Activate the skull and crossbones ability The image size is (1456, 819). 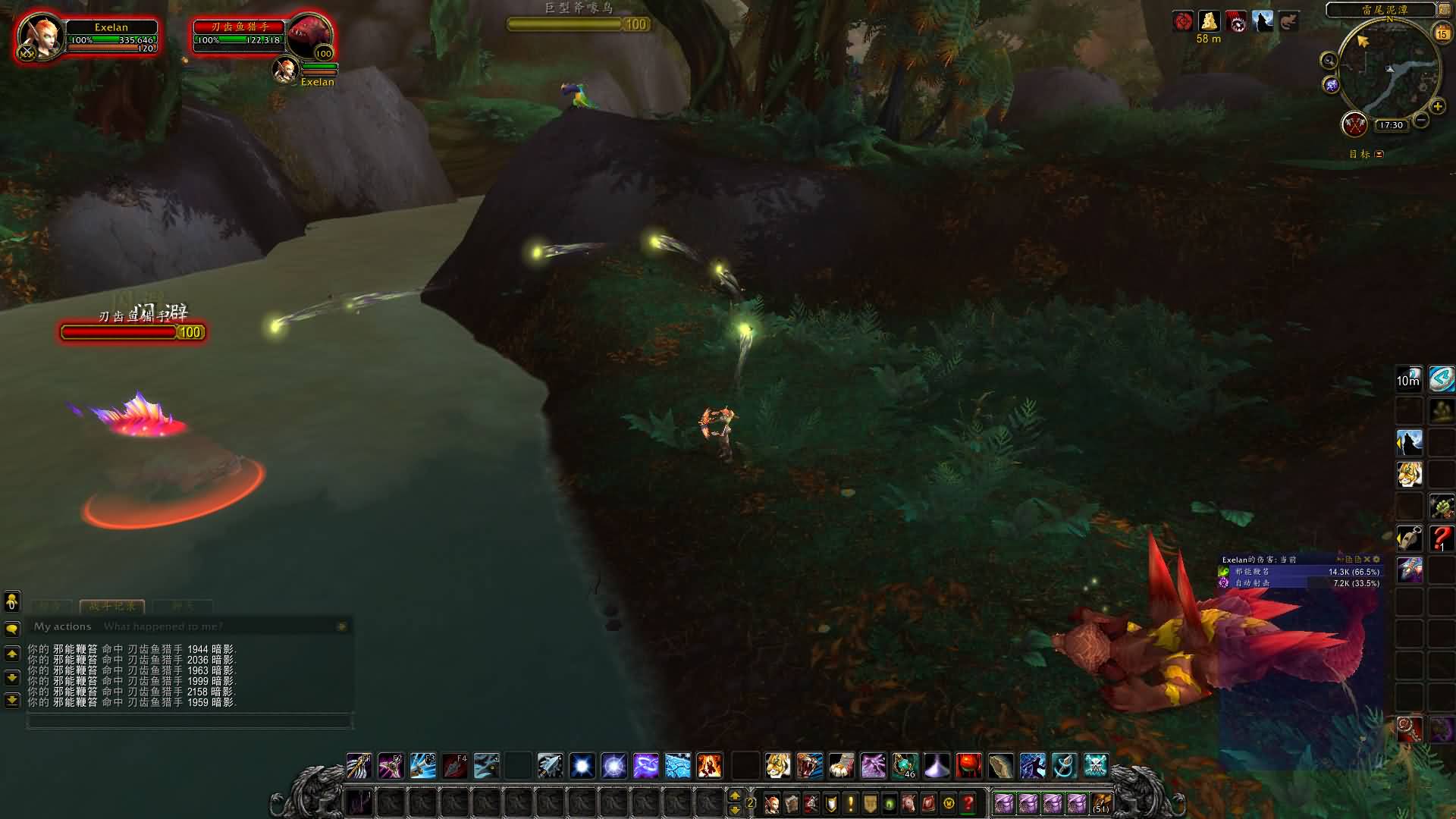pos(1096,766)
